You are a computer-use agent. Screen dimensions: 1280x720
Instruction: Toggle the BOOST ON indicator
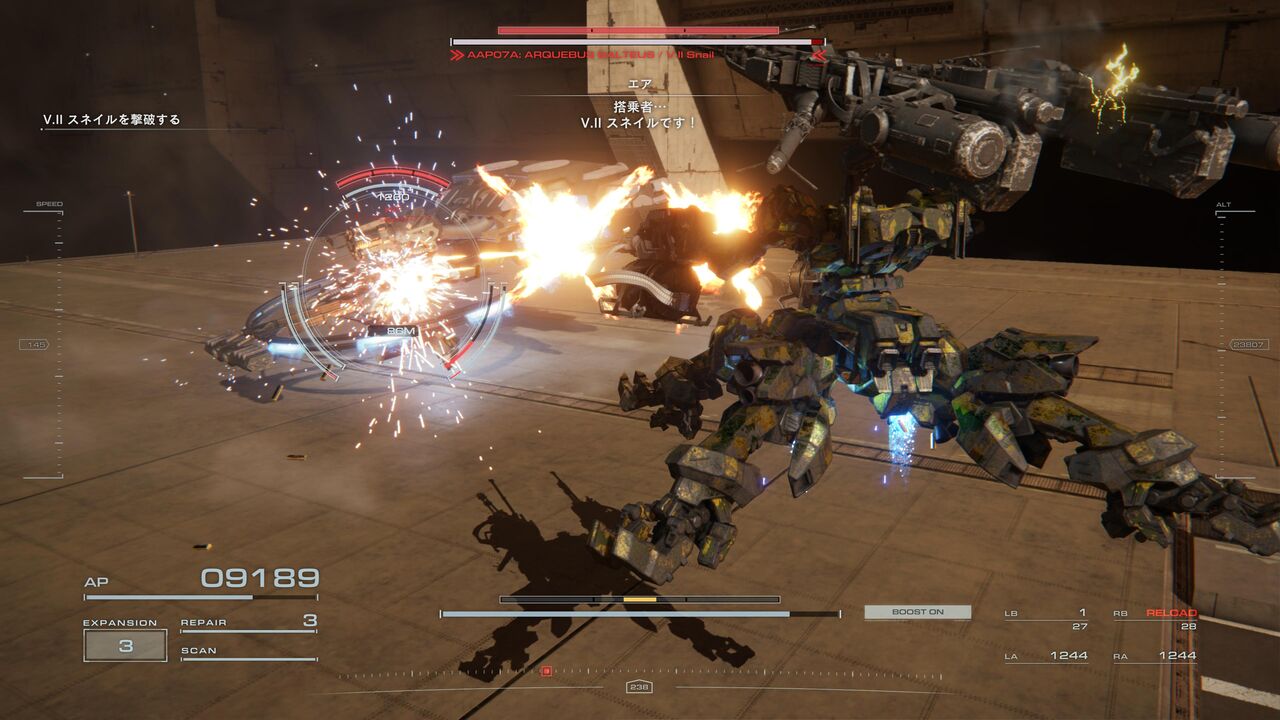point(917,612)
